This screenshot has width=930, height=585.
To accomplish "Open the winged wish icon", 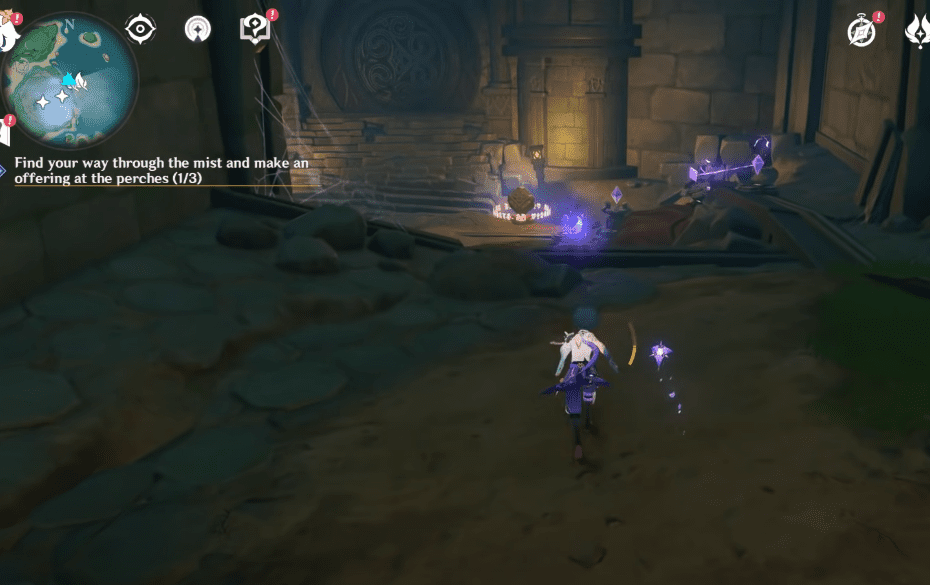I will [x=918, y=31].
